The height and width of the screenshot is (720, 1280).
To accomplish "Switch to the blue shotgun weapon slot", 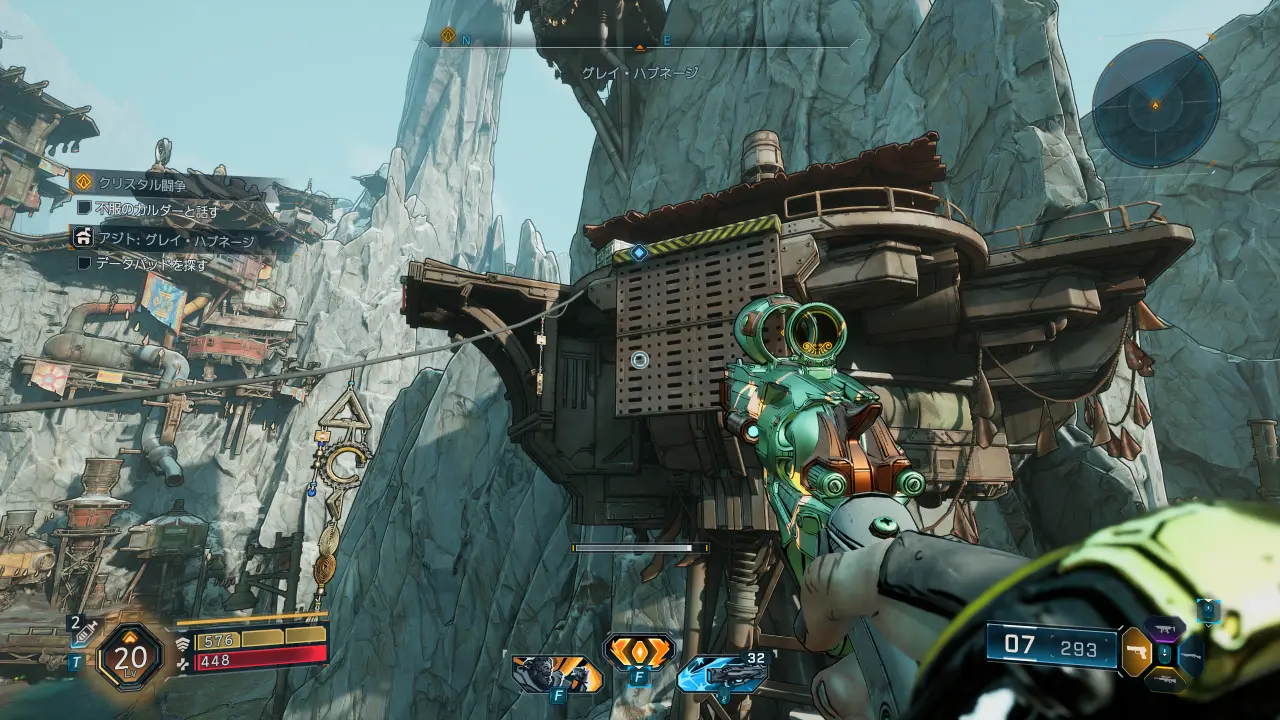I will click(1190, 655).
